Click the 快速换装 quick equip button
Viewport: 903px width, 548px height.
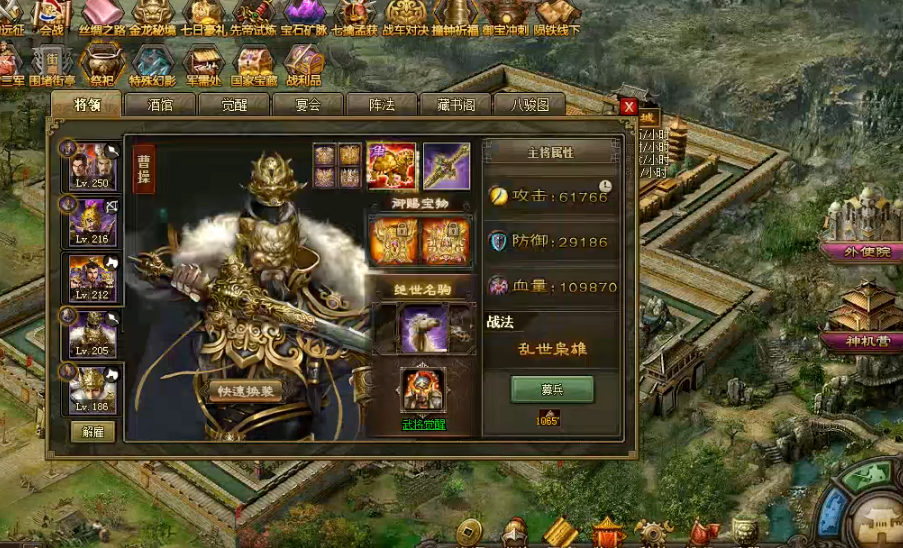point(246,391)
